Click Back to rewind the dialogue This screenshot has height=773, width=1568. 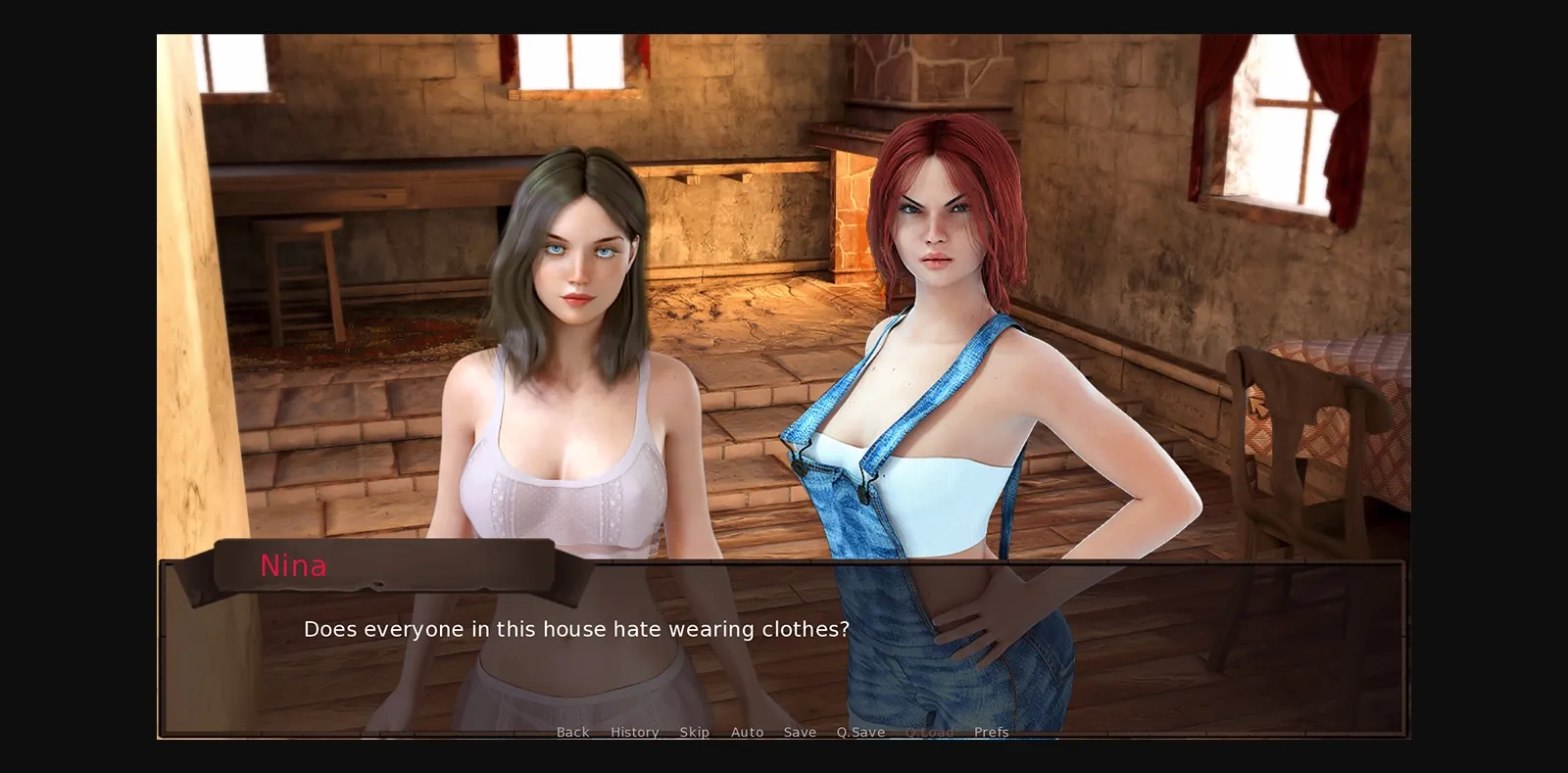[x=572, y=732]
